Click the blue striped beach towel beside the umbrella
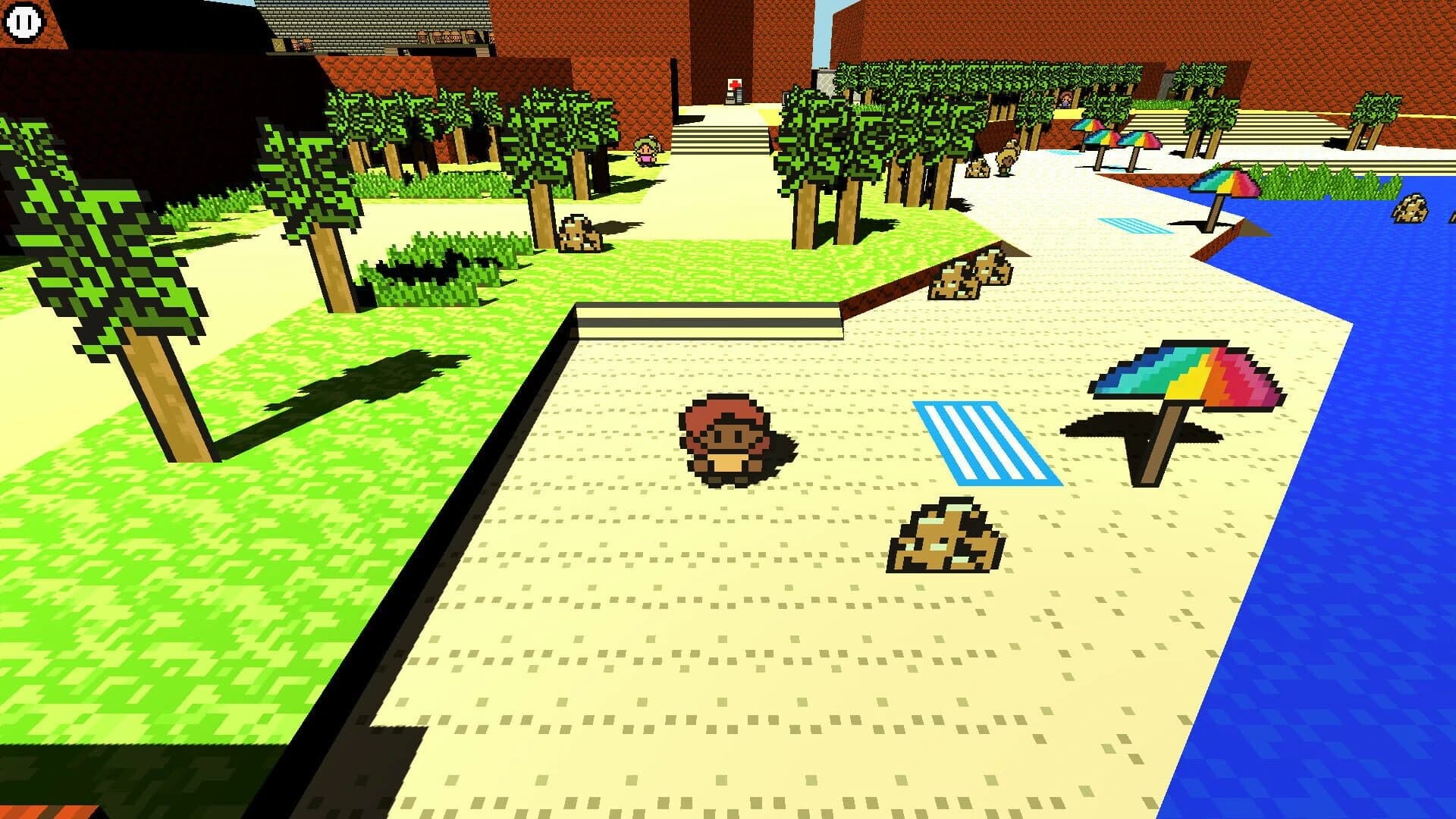This screenshot has height=819, width=1456. (986, 444)
